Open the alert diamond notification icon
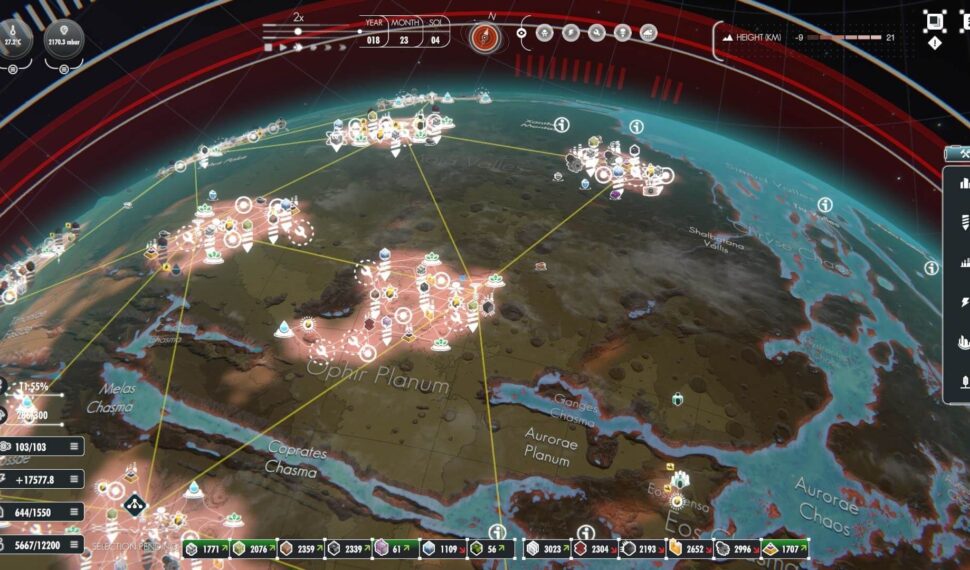Image resolution: width=970 pixels, height=570 pixels. 935,43
